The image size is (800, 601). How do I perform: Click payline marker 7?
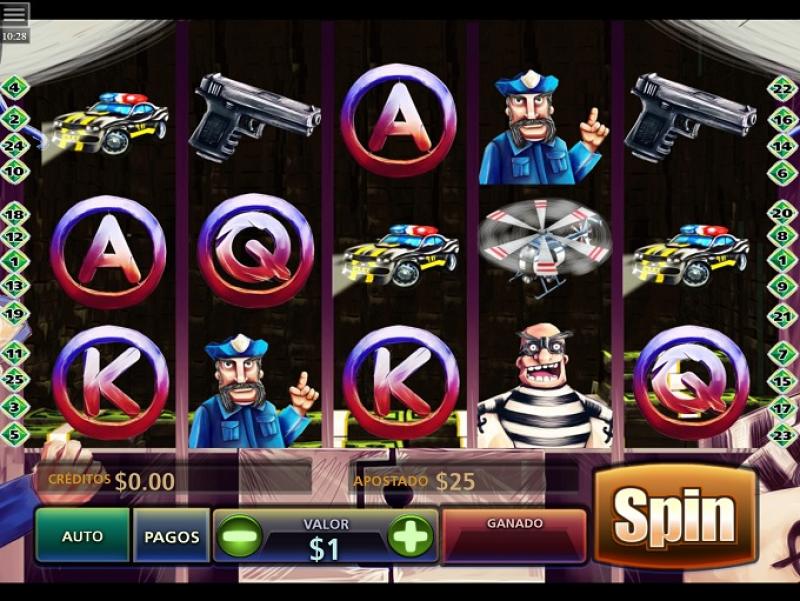pyautogui.click(x=783, y=353)
